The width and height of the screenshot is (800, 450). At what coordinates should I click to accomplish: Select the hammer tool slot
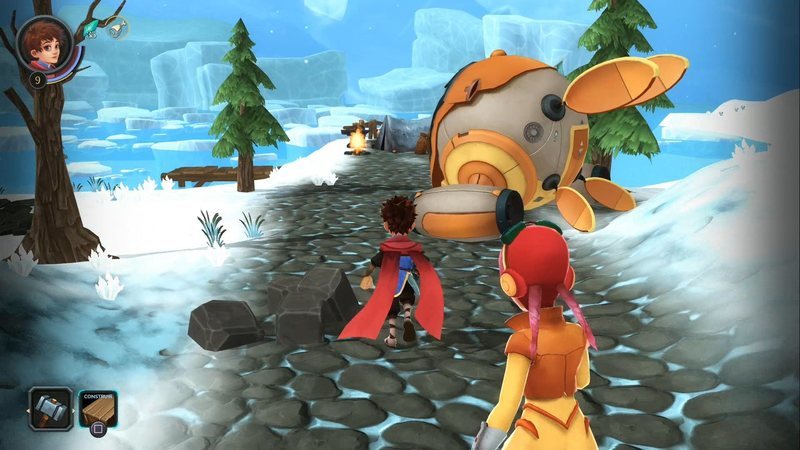coord(49,408)
